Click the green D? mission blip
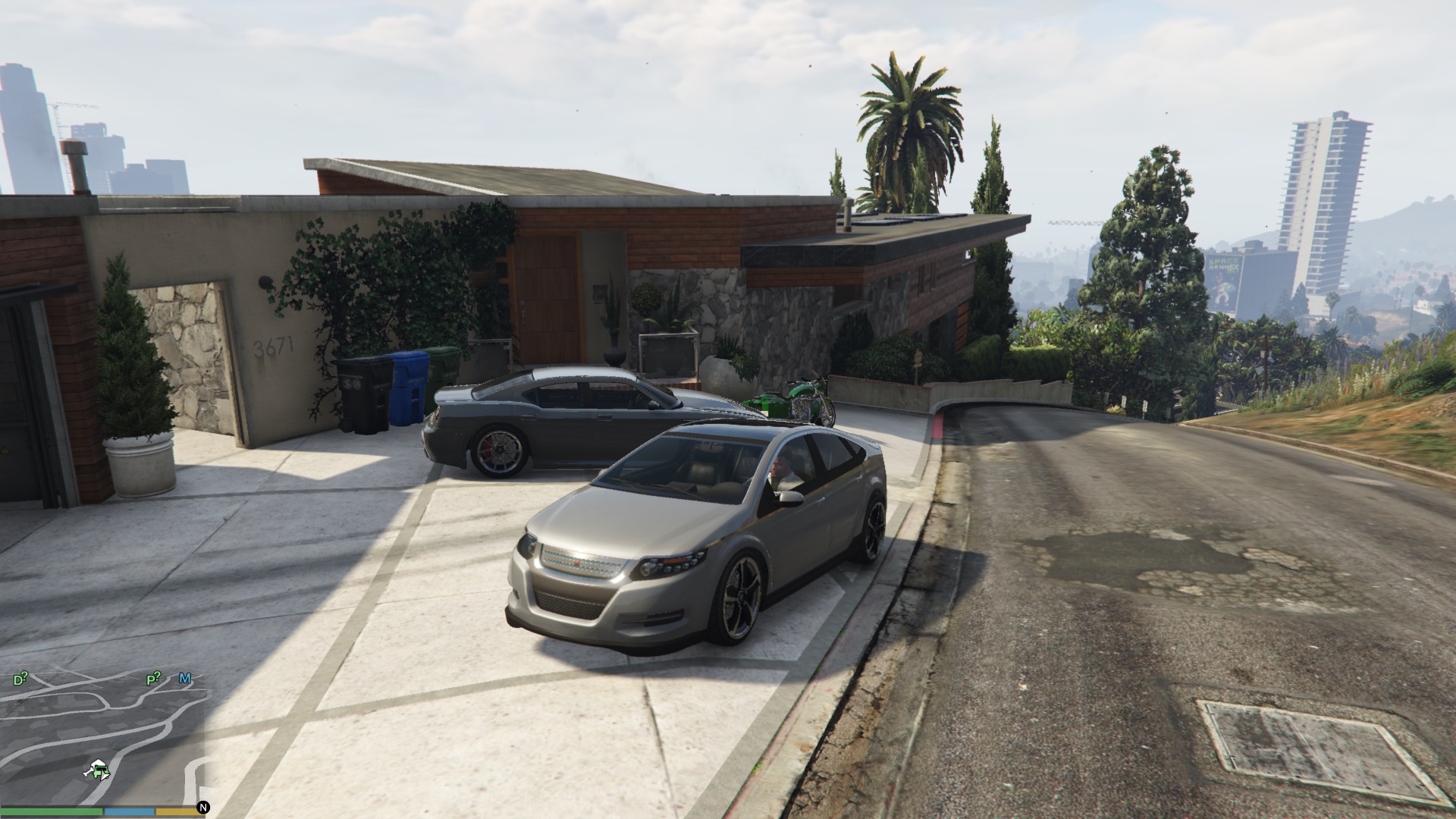Viewport: 1456px width, 819px height. point(20,679)
